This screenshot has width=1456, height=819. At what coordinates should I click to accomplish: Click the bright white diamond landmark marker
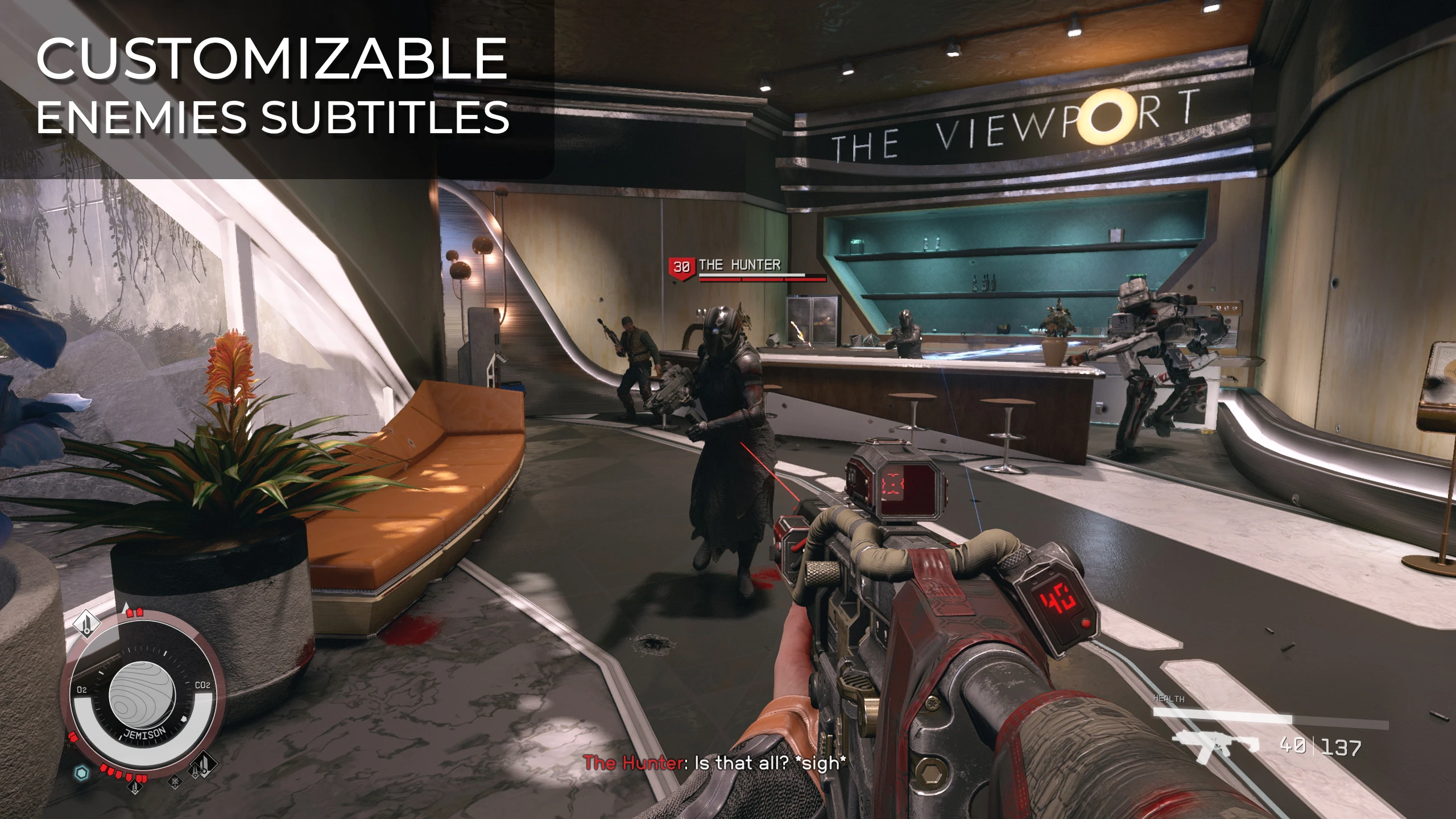86,624
